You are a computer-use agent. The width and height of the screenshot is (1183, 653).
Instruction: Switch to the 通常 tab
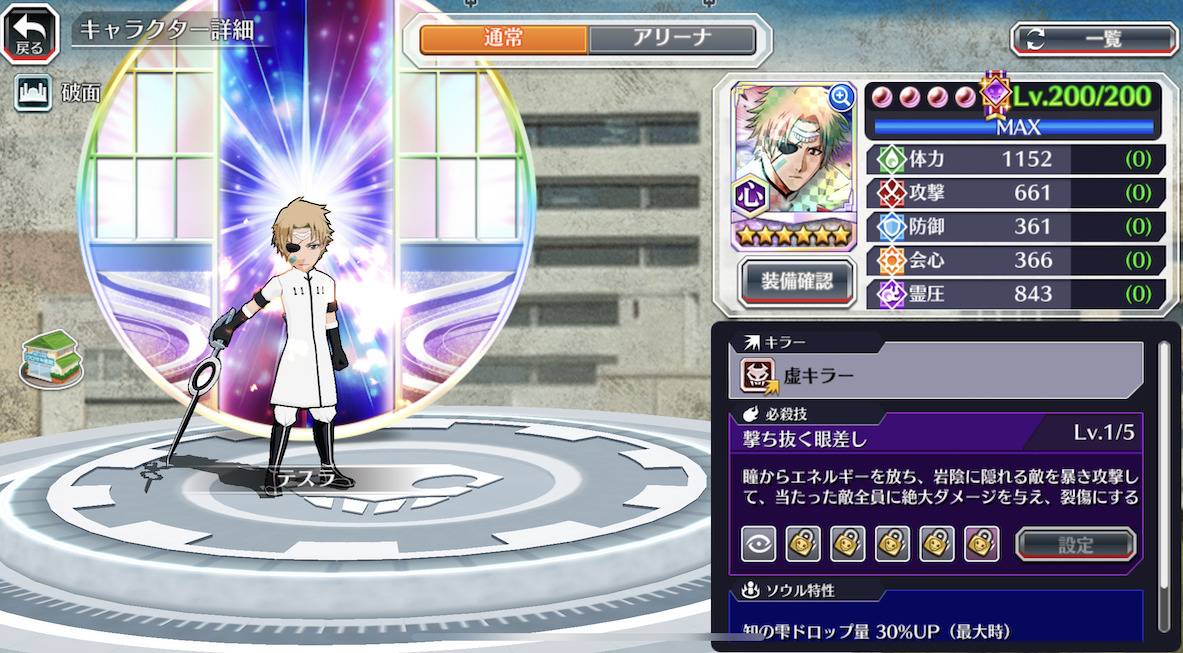[503, 39]
